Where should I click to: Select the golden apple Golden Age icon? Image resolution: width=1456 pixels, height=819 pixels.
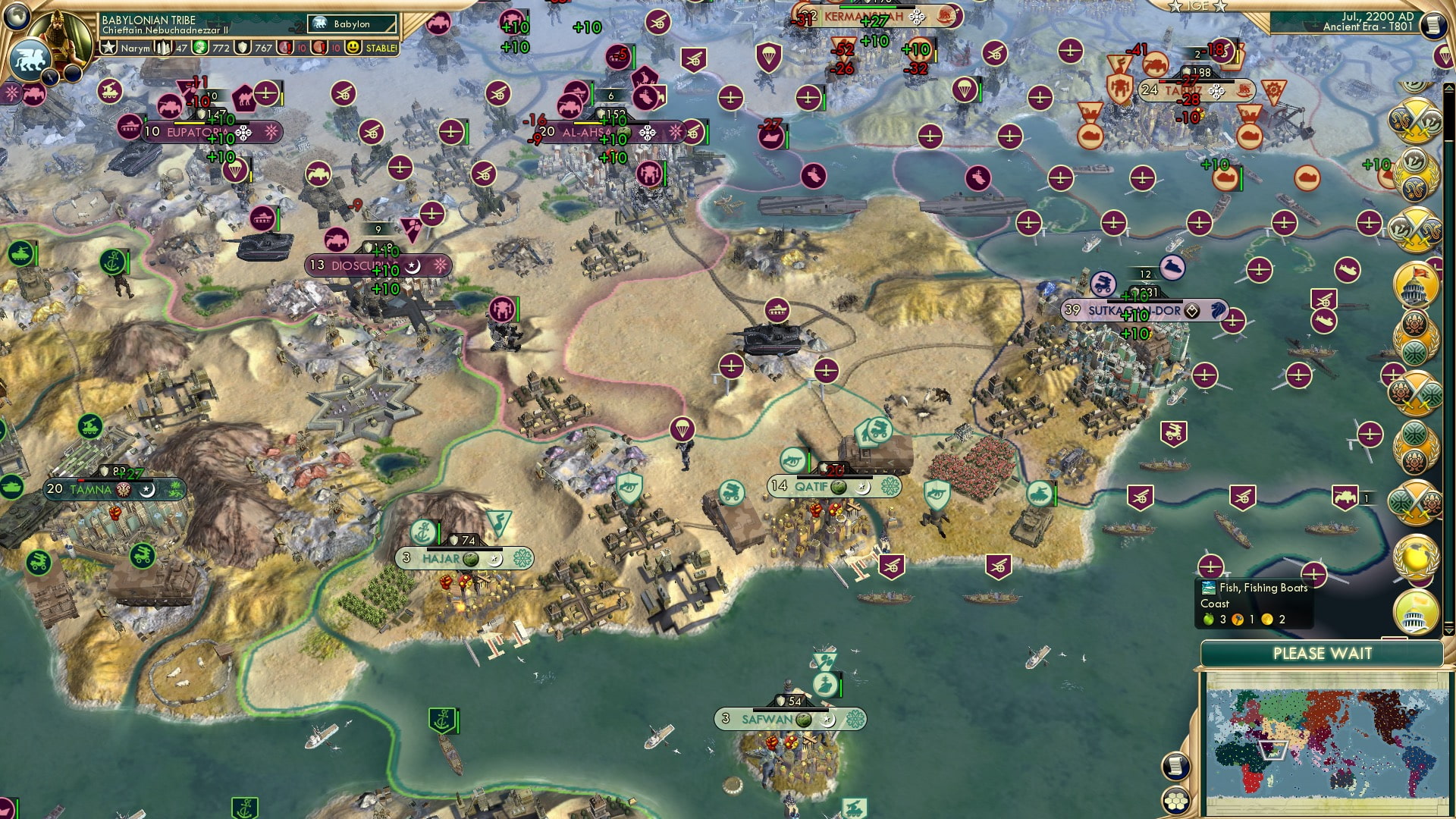click(1415, 557)
